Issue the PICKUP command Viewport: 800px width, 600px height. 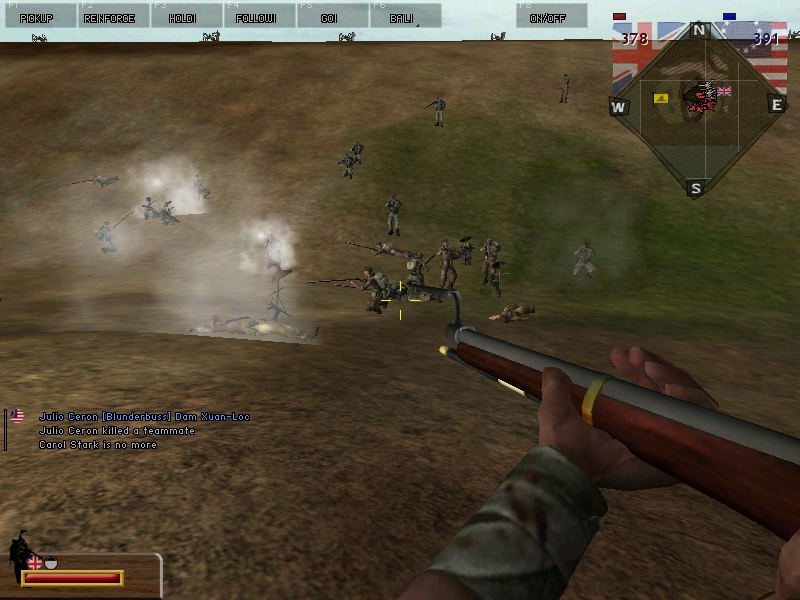(37, 17)
